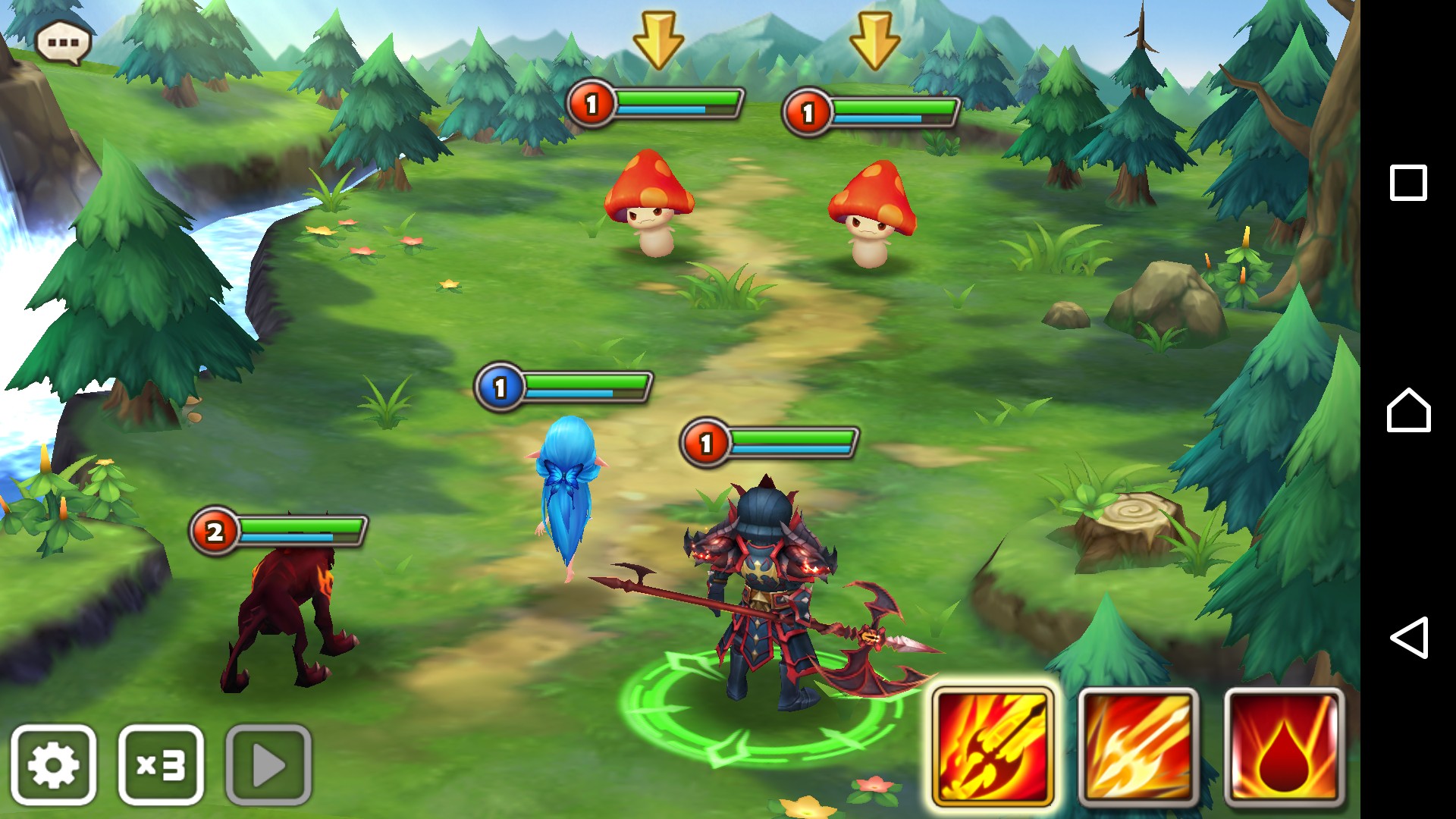Screen dimensions: 1456x819
Task: Open the gear settings menu
Action: tap(54, 764)
